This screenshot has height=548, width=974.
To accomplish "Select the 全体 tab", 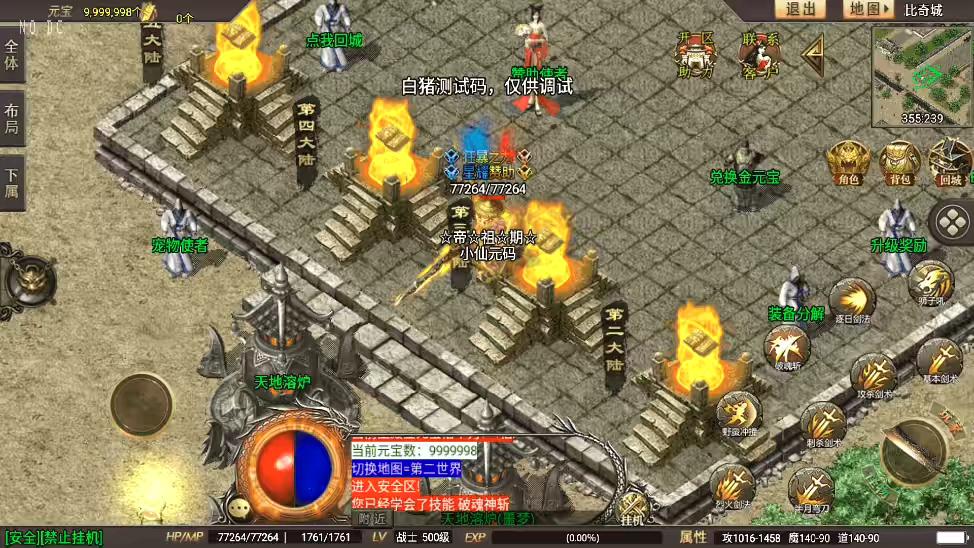I will [x=11, y=56].
